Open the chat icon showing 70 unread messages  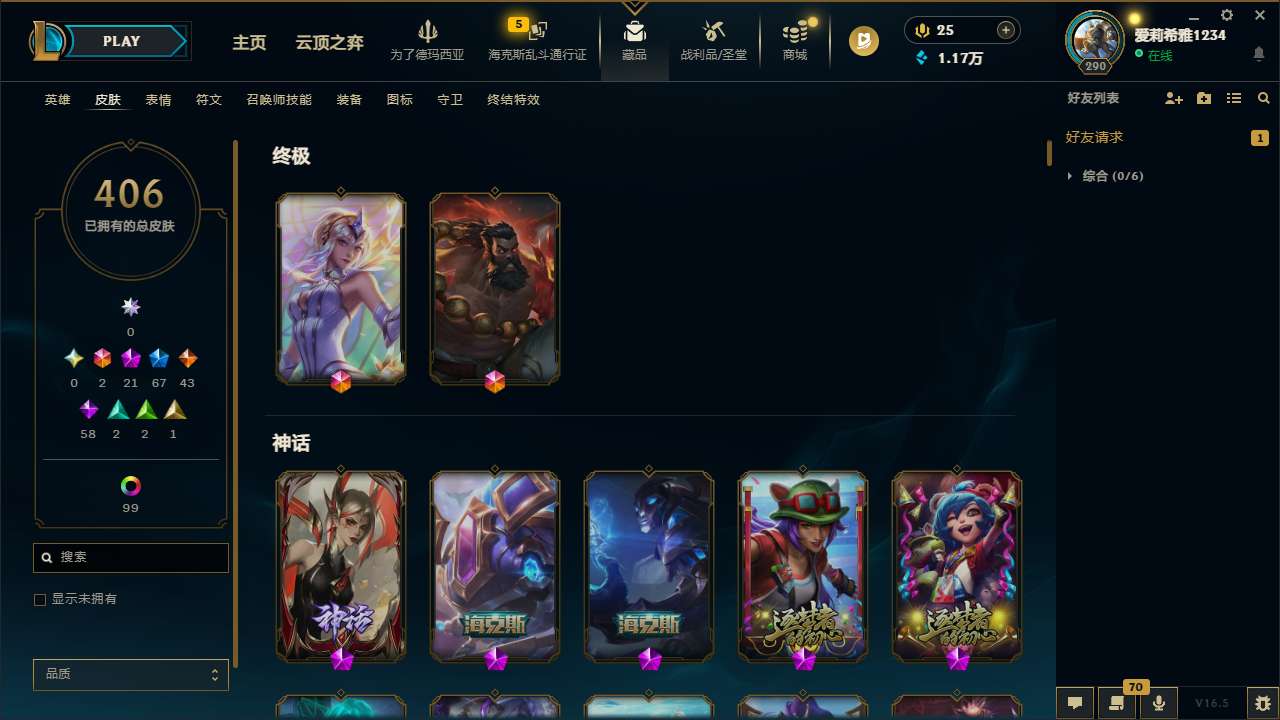click(1115, 702)
